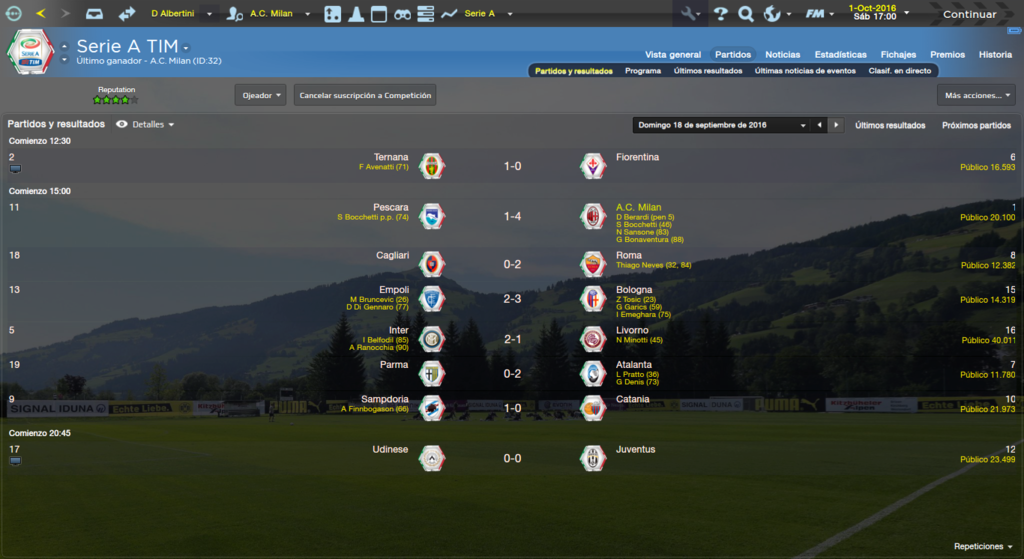Show the Fichajes tab
The image size is (1024, 559).
coord(898,55)
